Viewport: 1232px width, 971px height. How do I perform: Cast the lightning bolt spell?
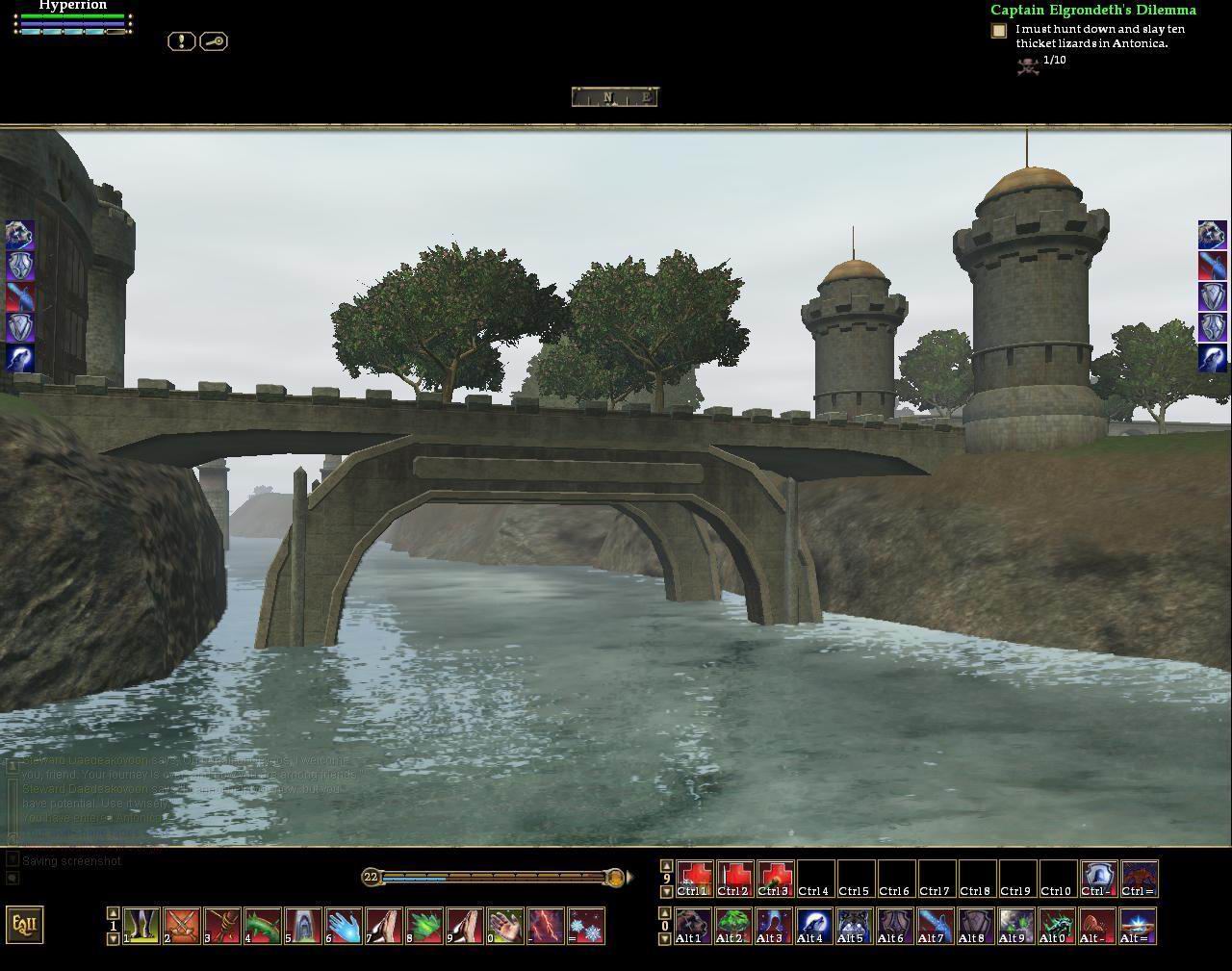click(546, 926)
